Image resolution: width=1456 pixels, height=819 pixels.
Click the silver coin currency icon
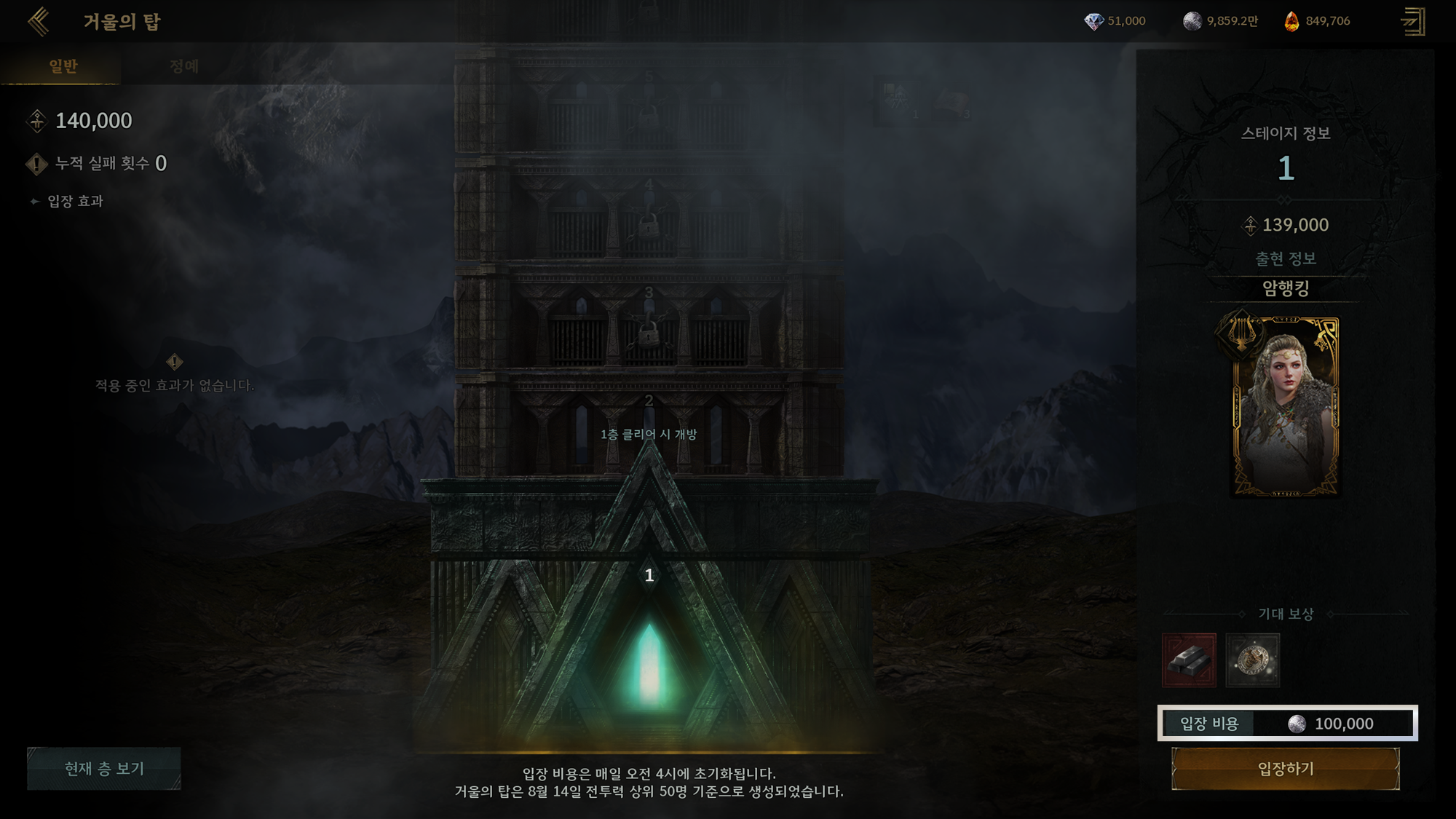pos(1192,21)
